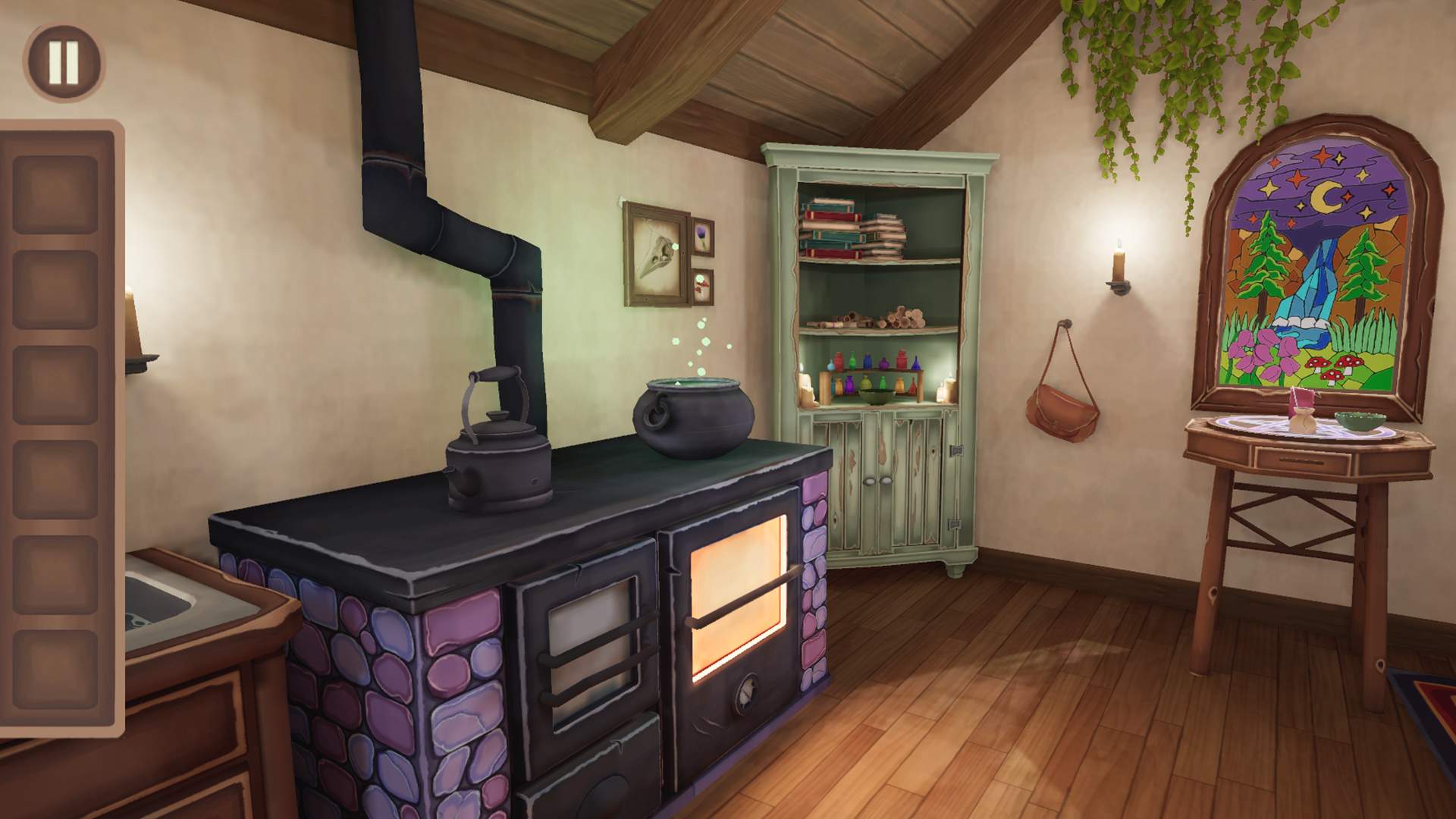Take the green bowl between the potion bottles

pos(876,398)
